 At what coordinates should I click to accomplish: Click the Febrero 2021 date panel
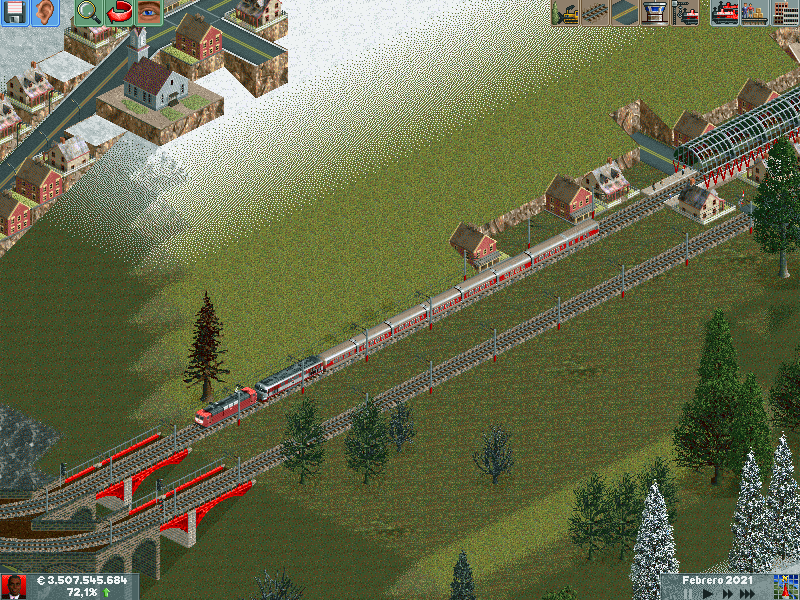click(716, 580)
